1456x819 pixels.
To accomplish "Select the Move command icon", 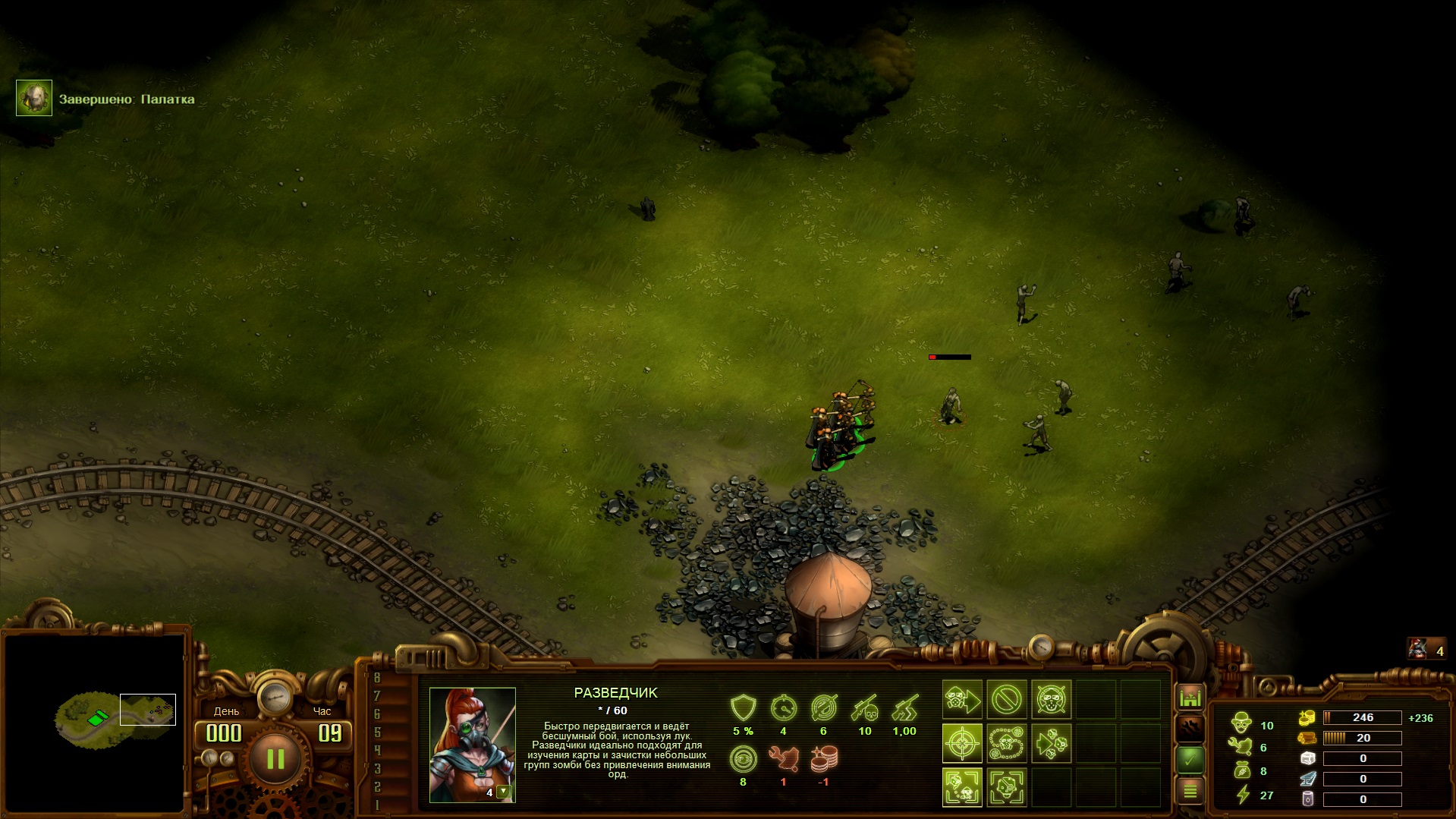I will pyautogui.click(x=962, y=700).
